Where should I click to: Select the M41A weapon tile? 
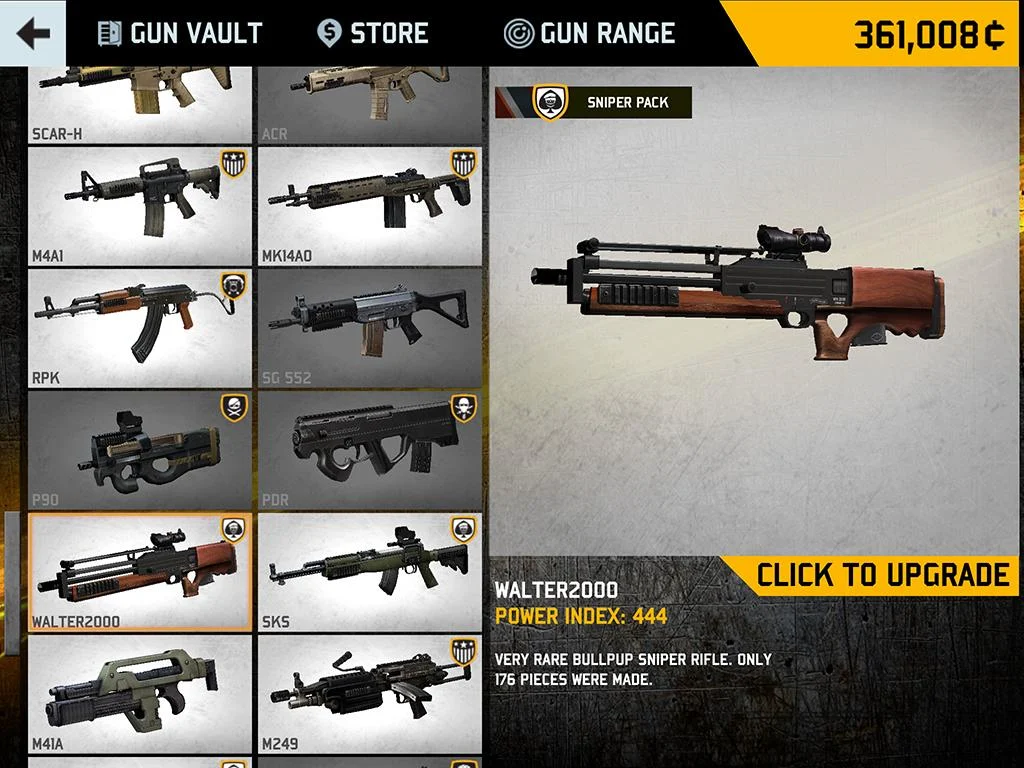tap(140, 694)
